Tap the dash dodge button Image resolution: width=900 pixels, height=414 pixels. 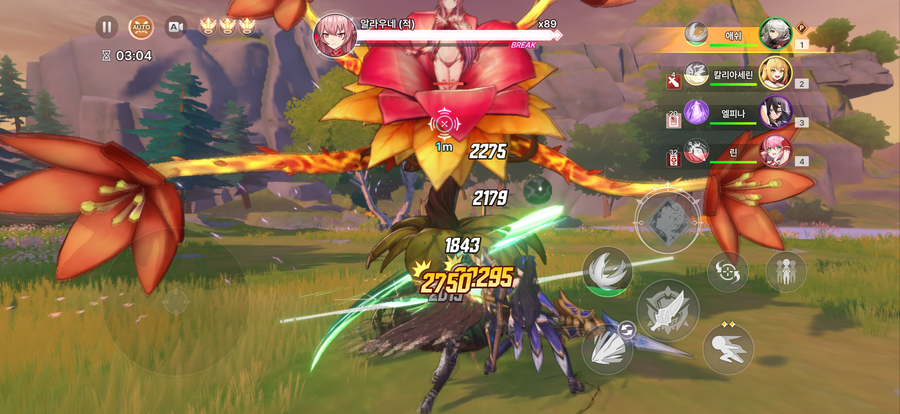point(727,349)
